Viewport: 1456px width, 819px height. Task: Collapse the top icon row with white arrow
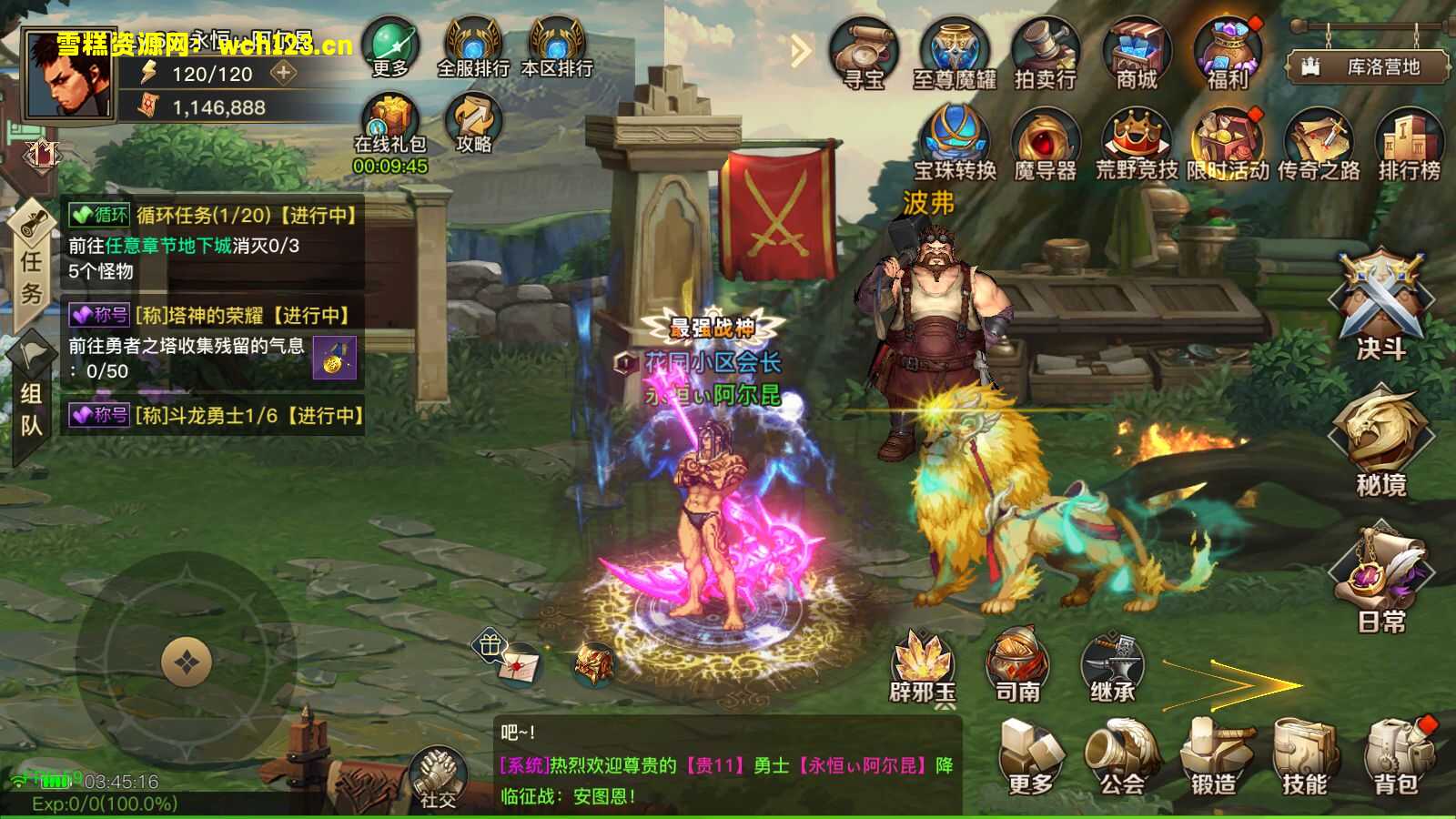pyautogui.click(x=799, y=48)
